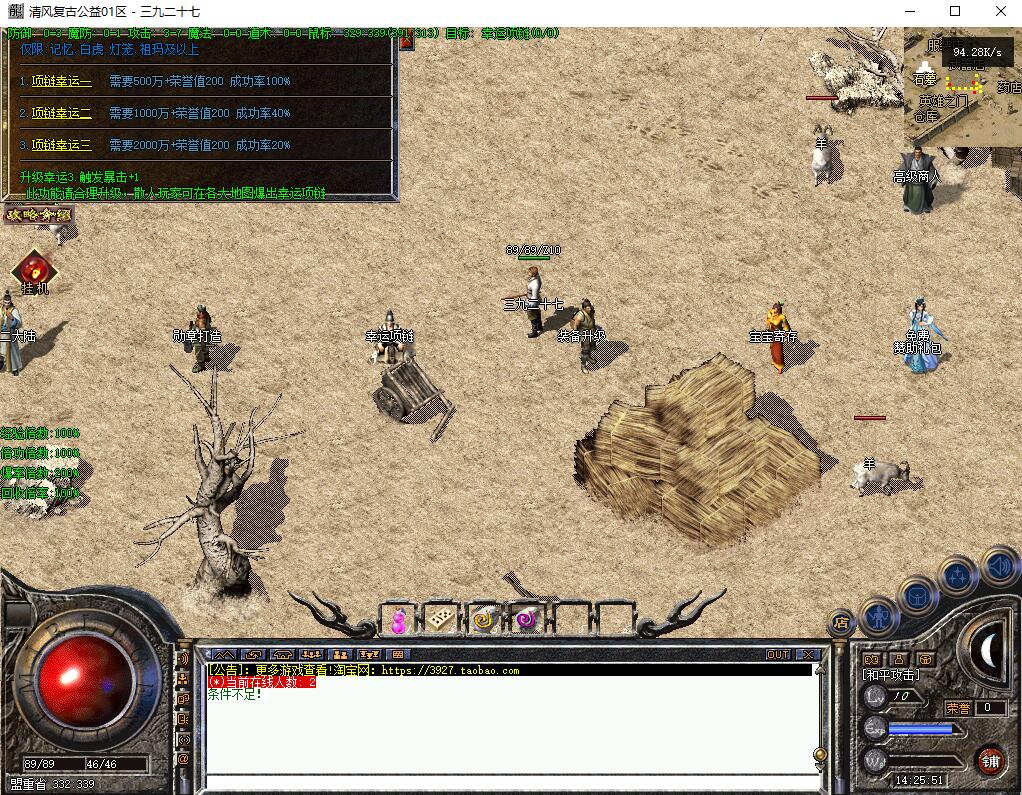Choose the 项链幸运一 upgrade option
Screen dimensions: 1022x795
(61, 82)
